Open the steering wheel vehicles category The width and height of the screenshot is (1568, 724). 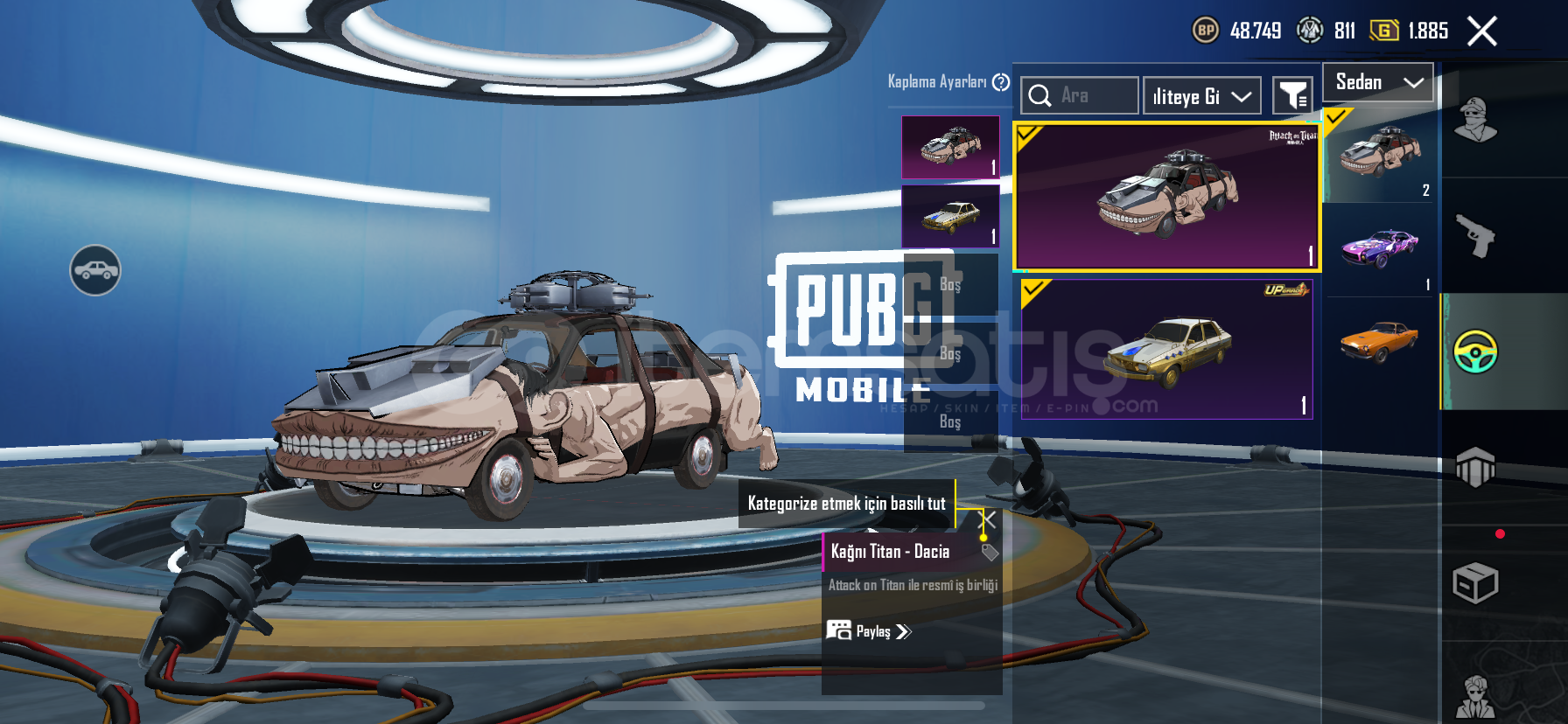point(1475,352)
